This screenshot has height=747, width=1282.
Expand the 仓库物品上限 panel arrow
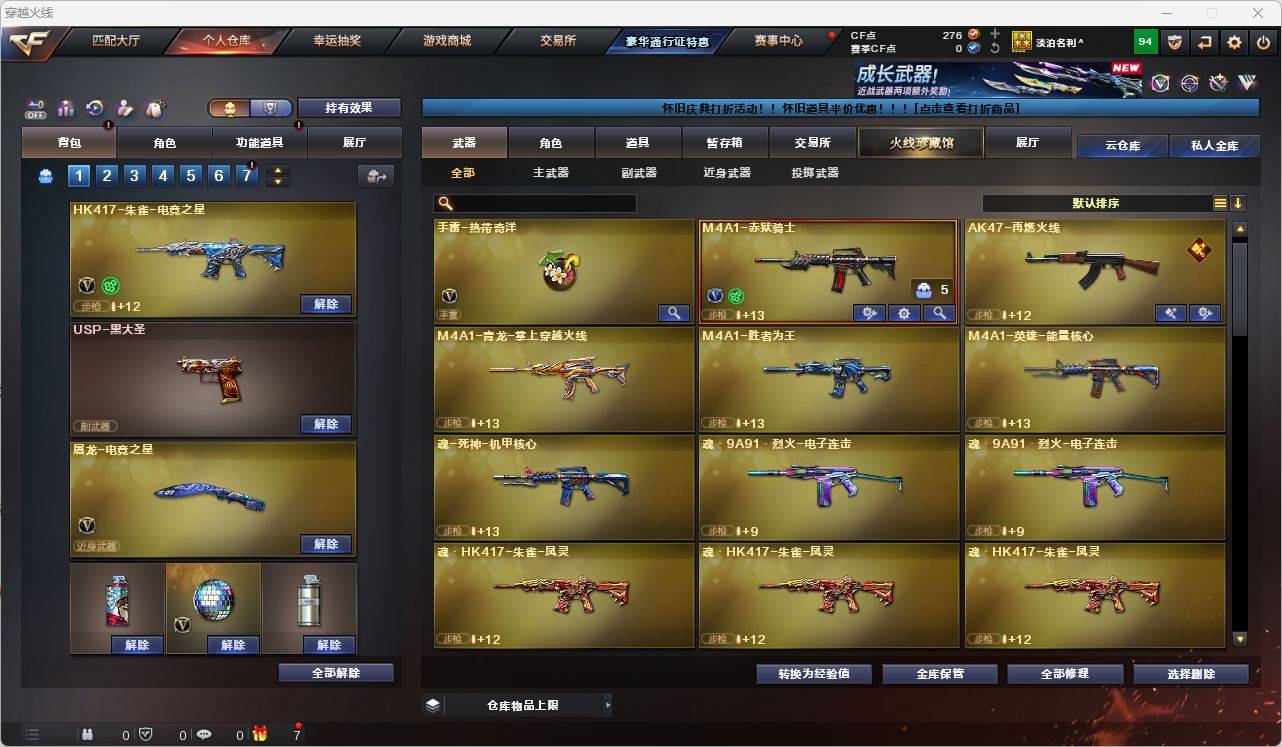point(608,704)
